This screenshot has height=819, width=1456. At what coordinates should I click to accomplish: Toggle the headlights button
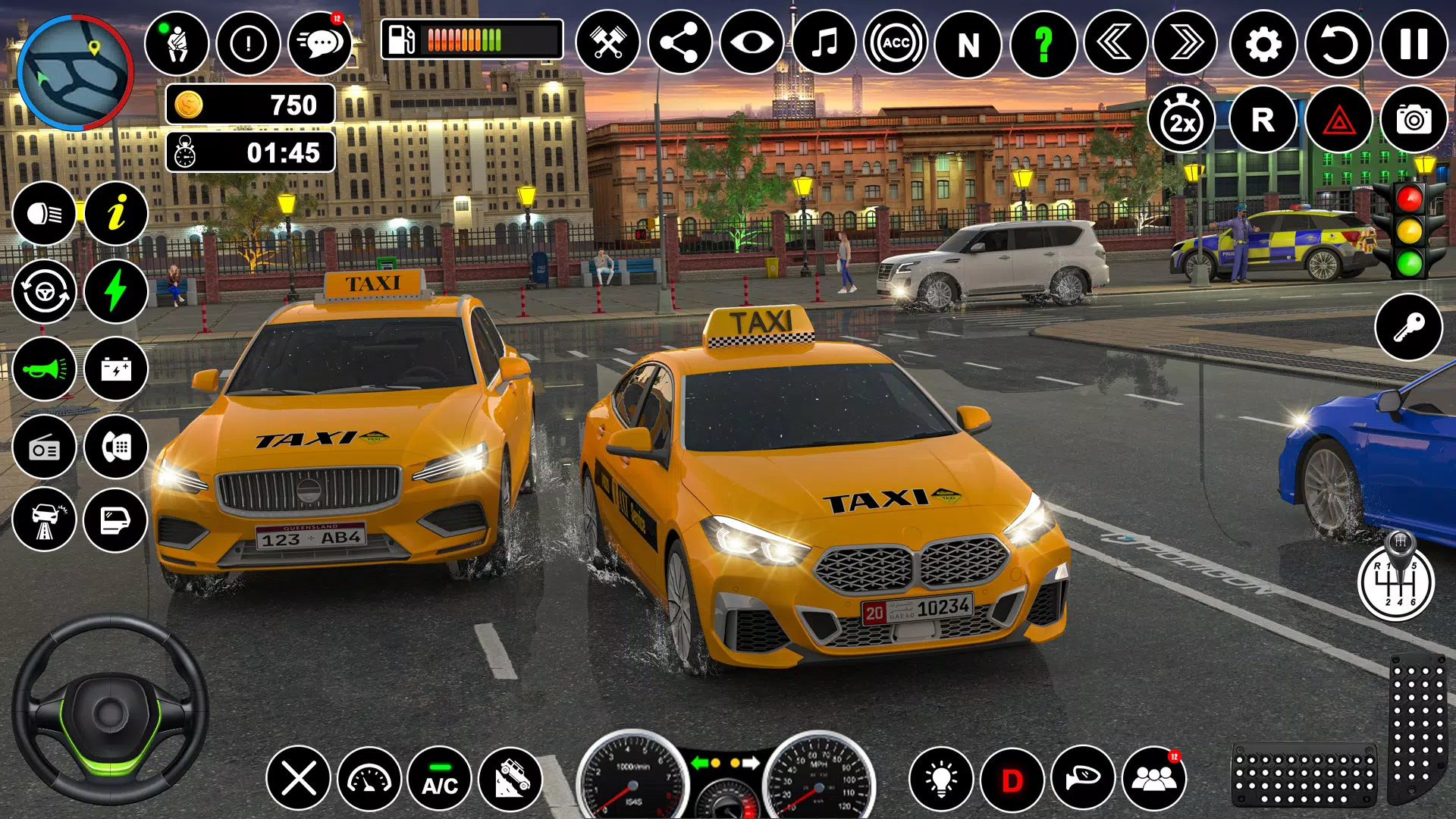point(44,215)
